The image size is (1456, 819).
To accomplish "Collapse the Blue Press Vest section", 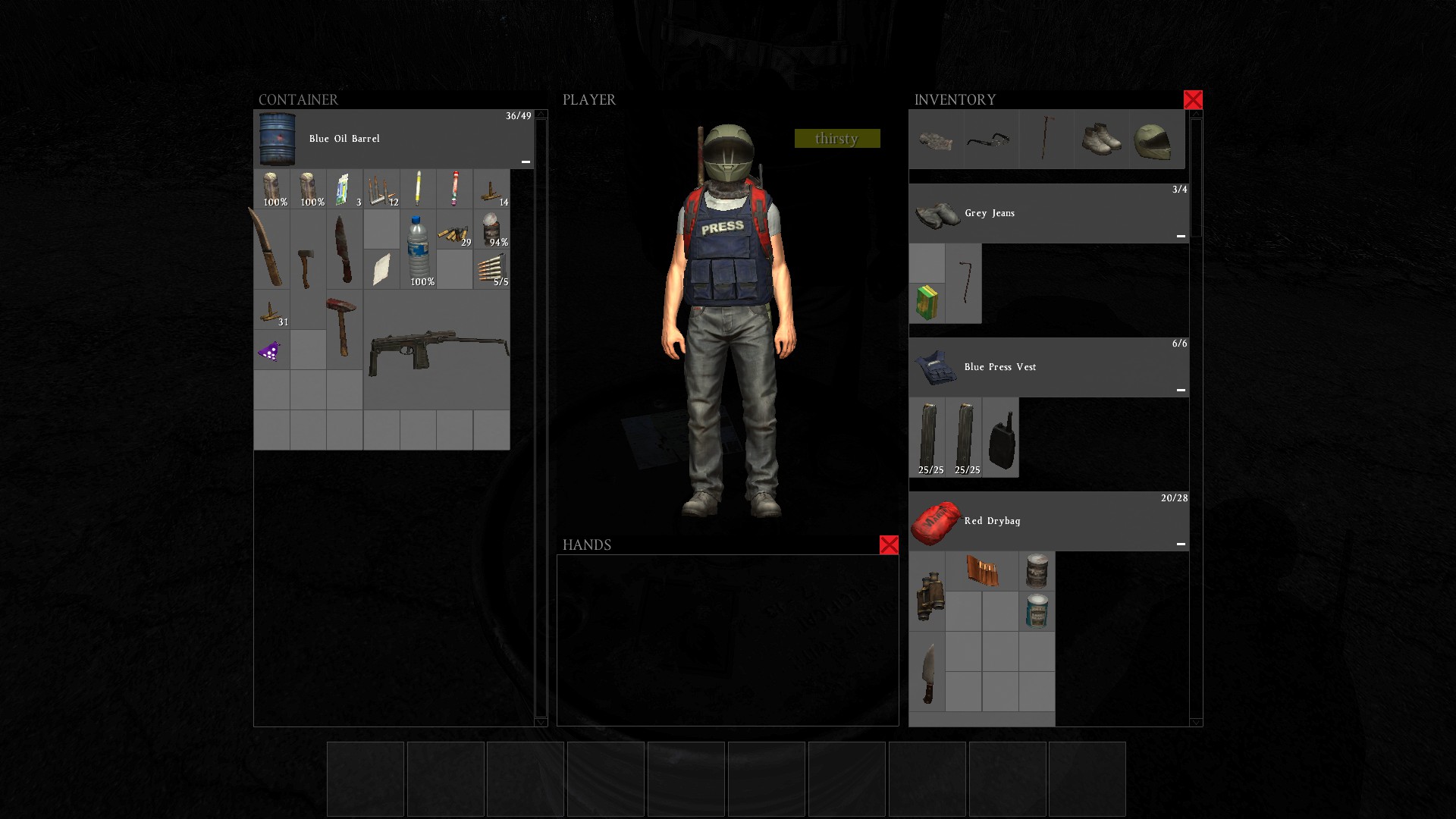I will click(1181, 388).
